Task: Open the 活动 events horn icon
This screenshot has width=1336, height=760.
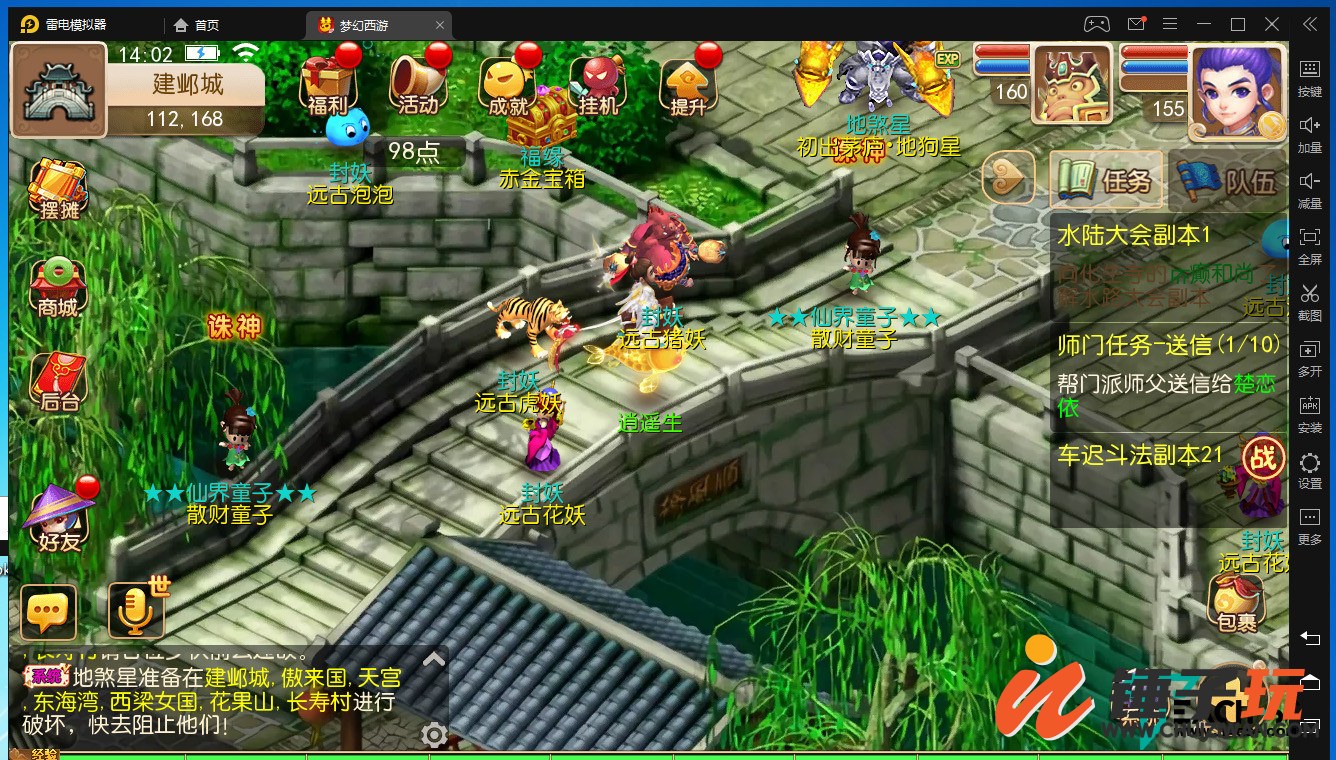Action: point(418,82)
